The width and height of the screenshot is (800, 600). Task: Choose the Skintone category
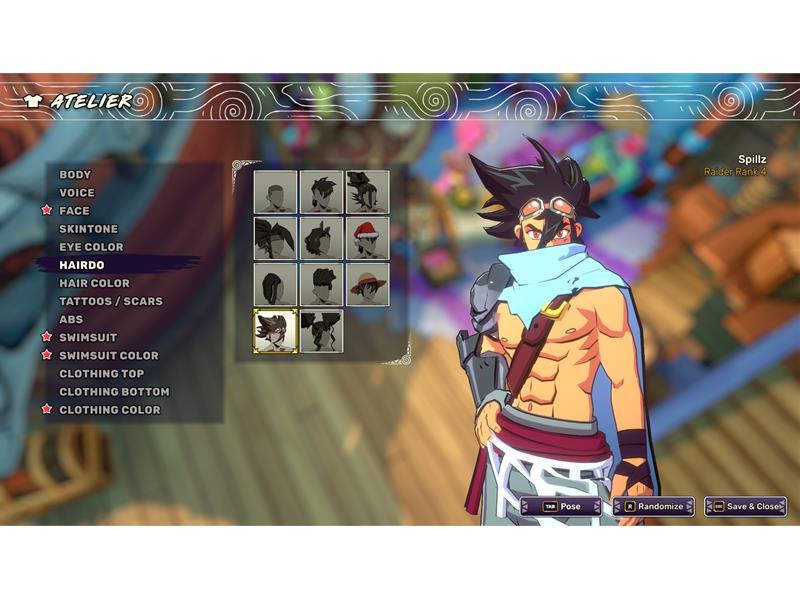pos(88,229)
